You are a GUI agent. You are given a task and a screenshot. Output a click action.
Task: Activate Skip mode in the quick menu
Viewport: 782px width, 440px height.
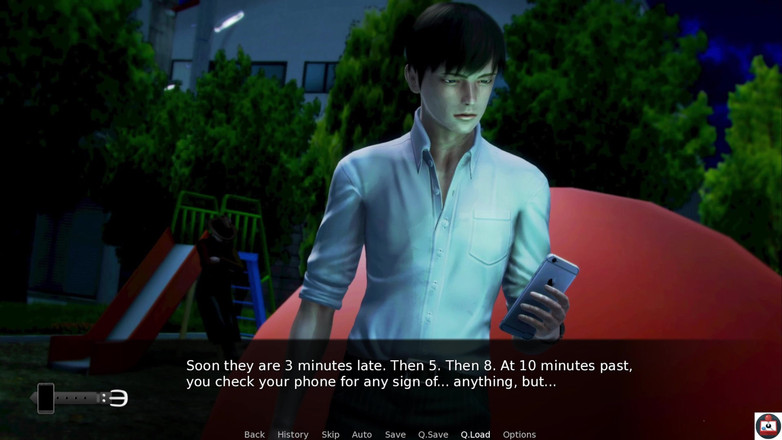330,434
